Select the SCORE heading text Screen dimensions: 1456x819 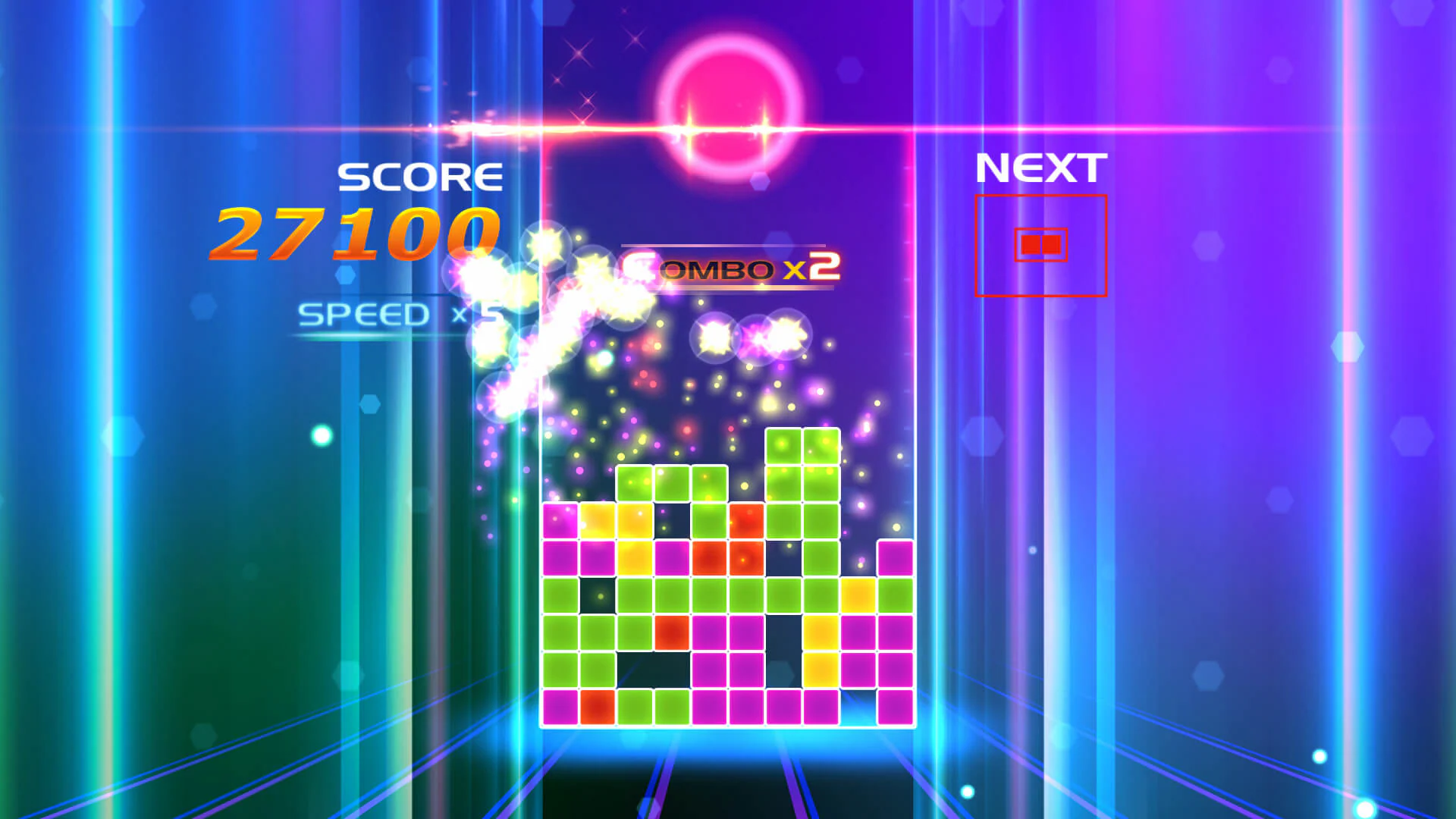coord(419,176)
